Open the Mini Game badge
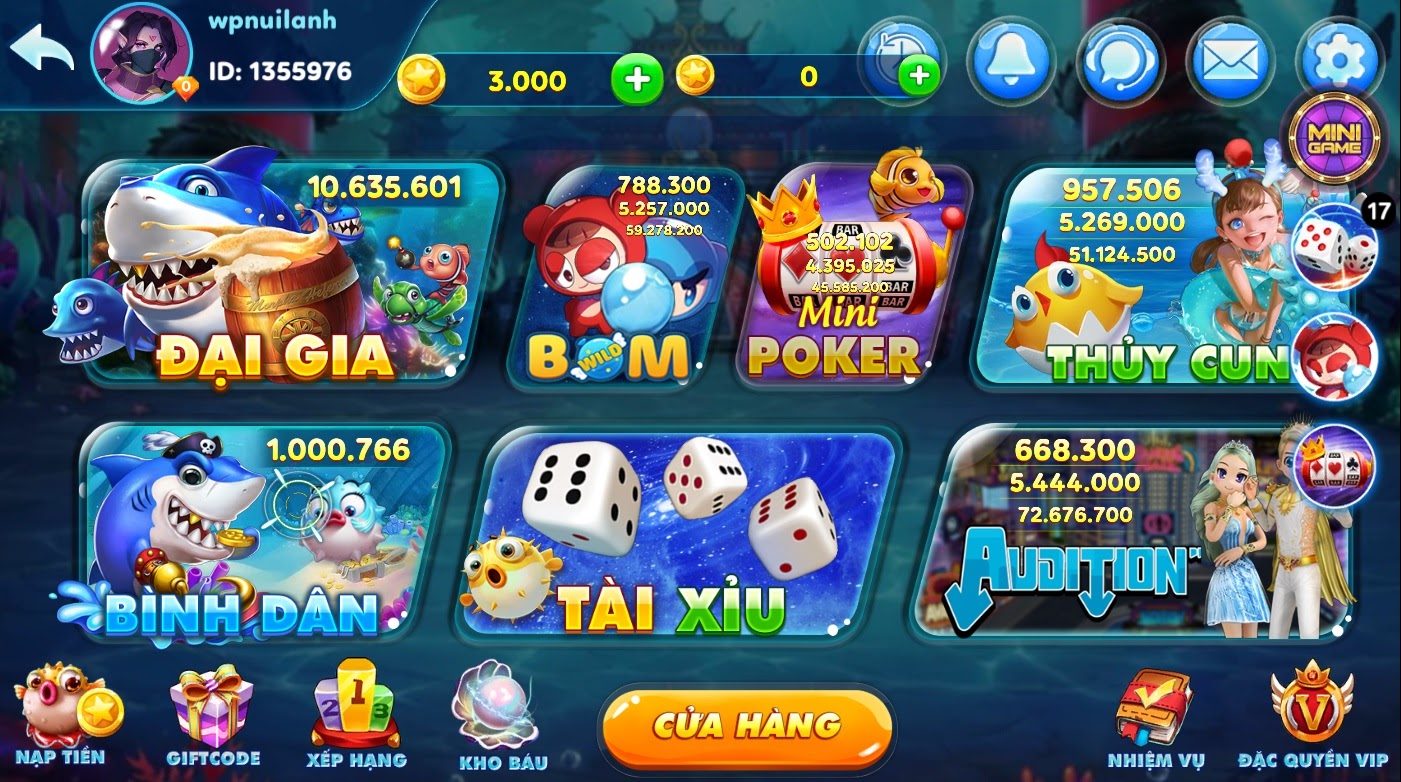 pyautogui.click(x=1335, y=137)
